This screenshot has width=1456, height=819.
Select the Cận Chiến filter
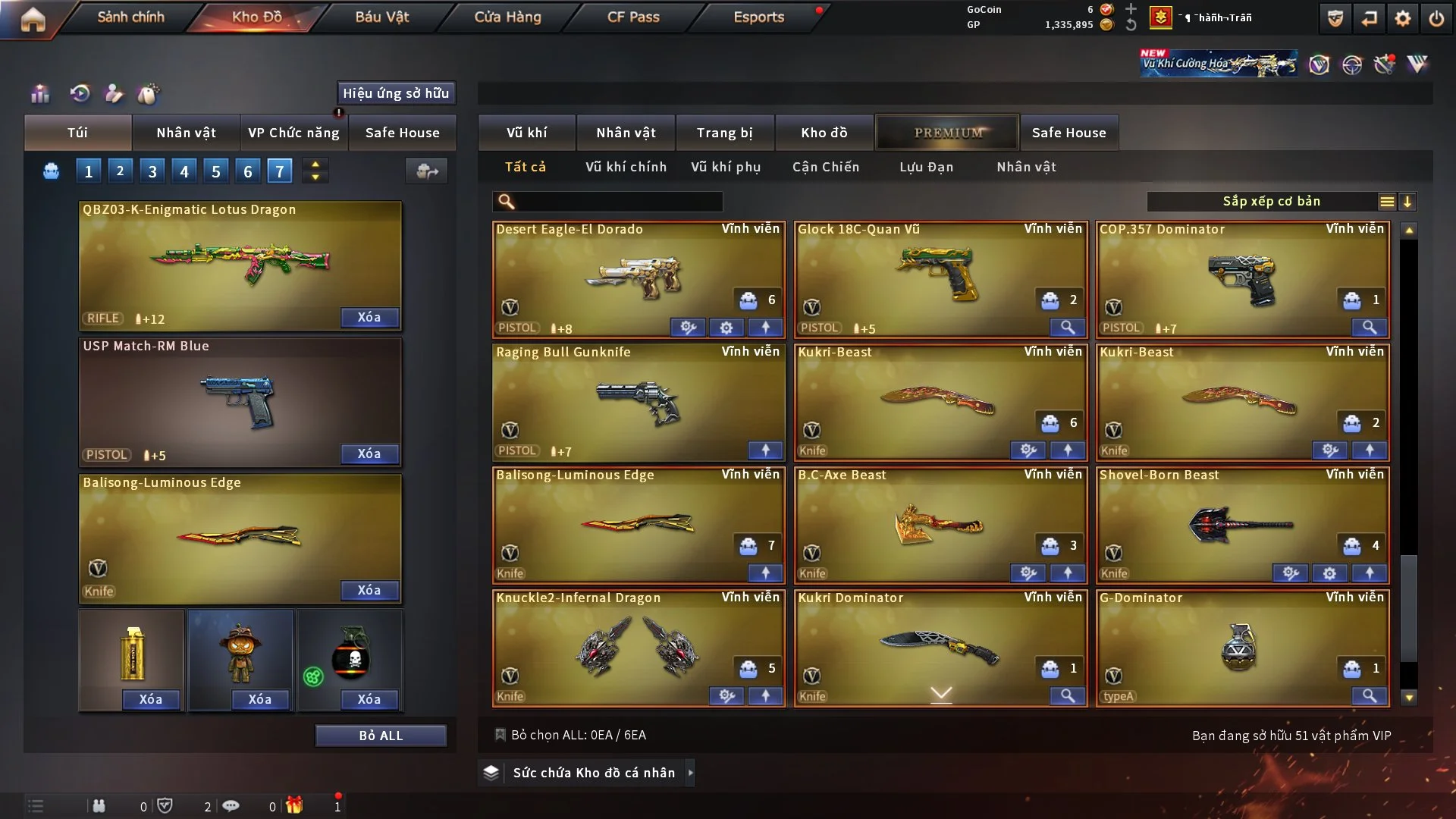point(825,167)
